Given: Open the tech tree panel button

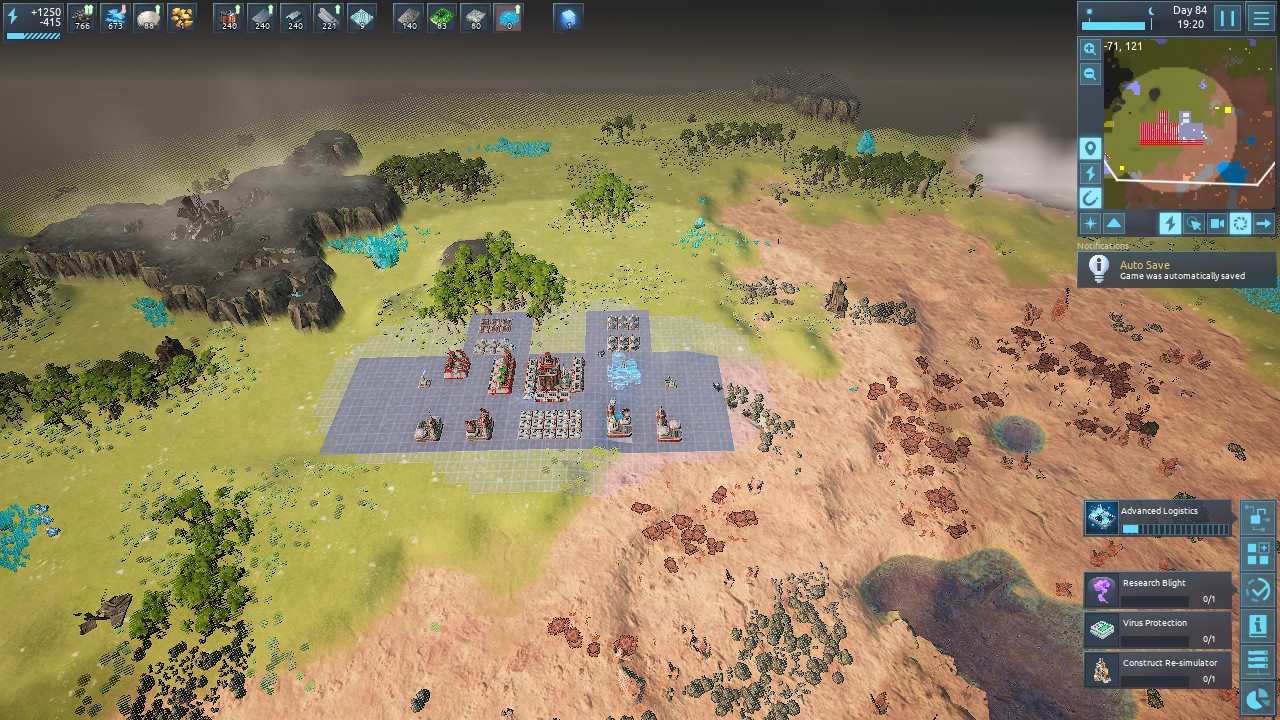Looking at the screenshot, I should [x=1257, y=517].
